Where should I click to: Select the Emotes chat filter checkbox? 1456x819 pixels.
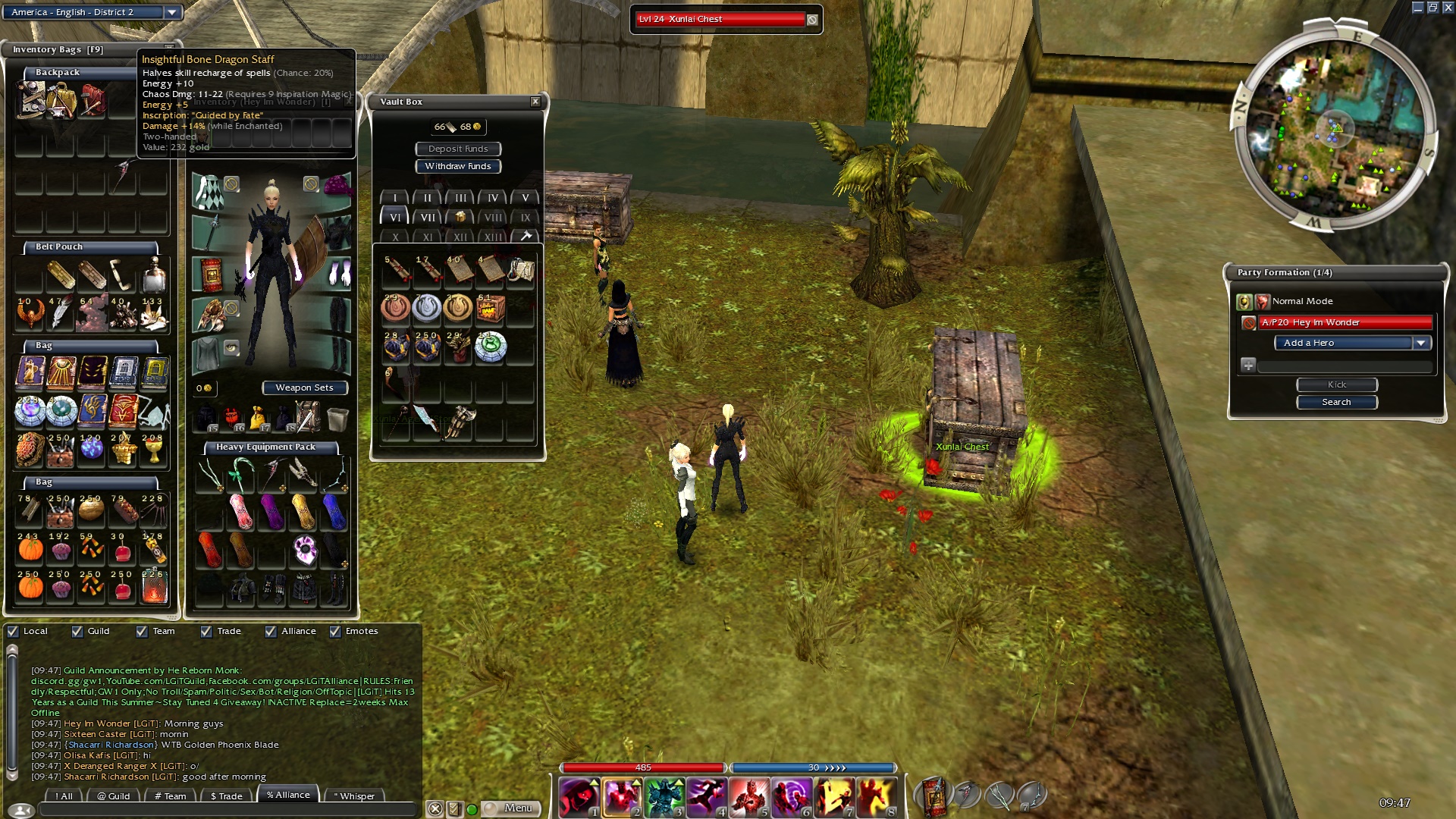pos(335,631)
